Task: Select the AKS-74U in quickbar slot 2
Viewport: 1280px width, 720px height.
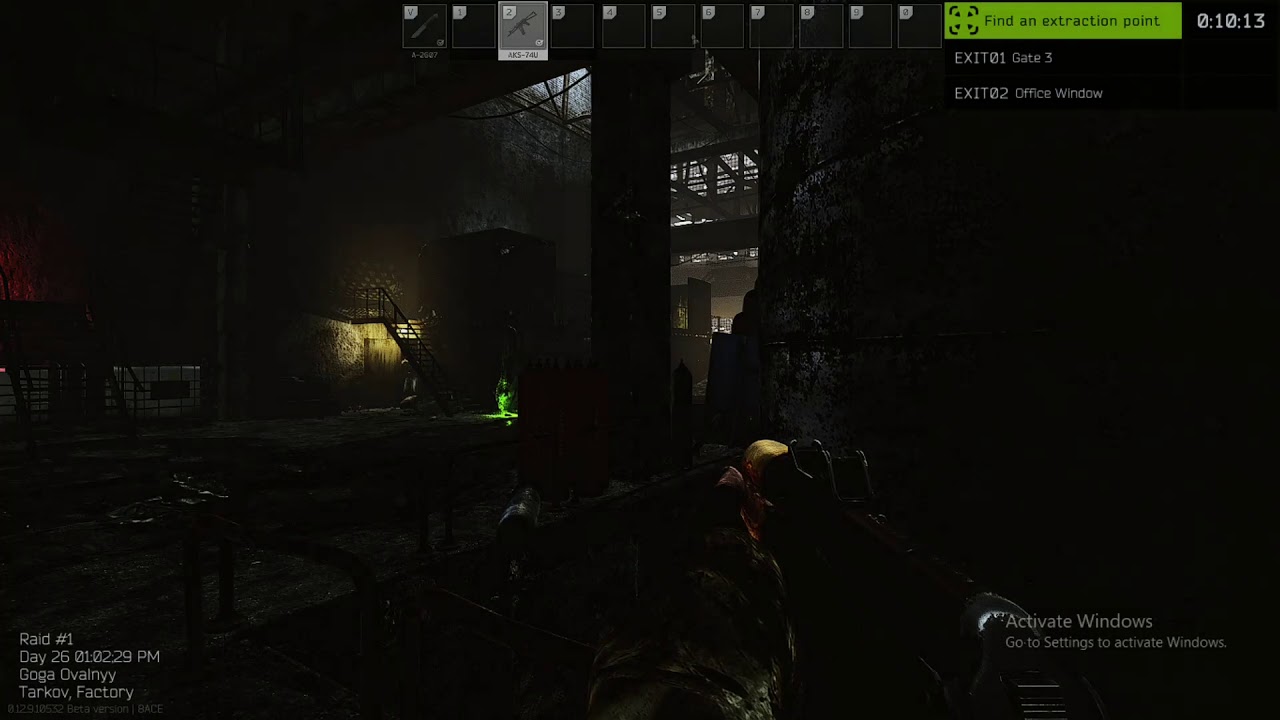Action: coord(523,27)
